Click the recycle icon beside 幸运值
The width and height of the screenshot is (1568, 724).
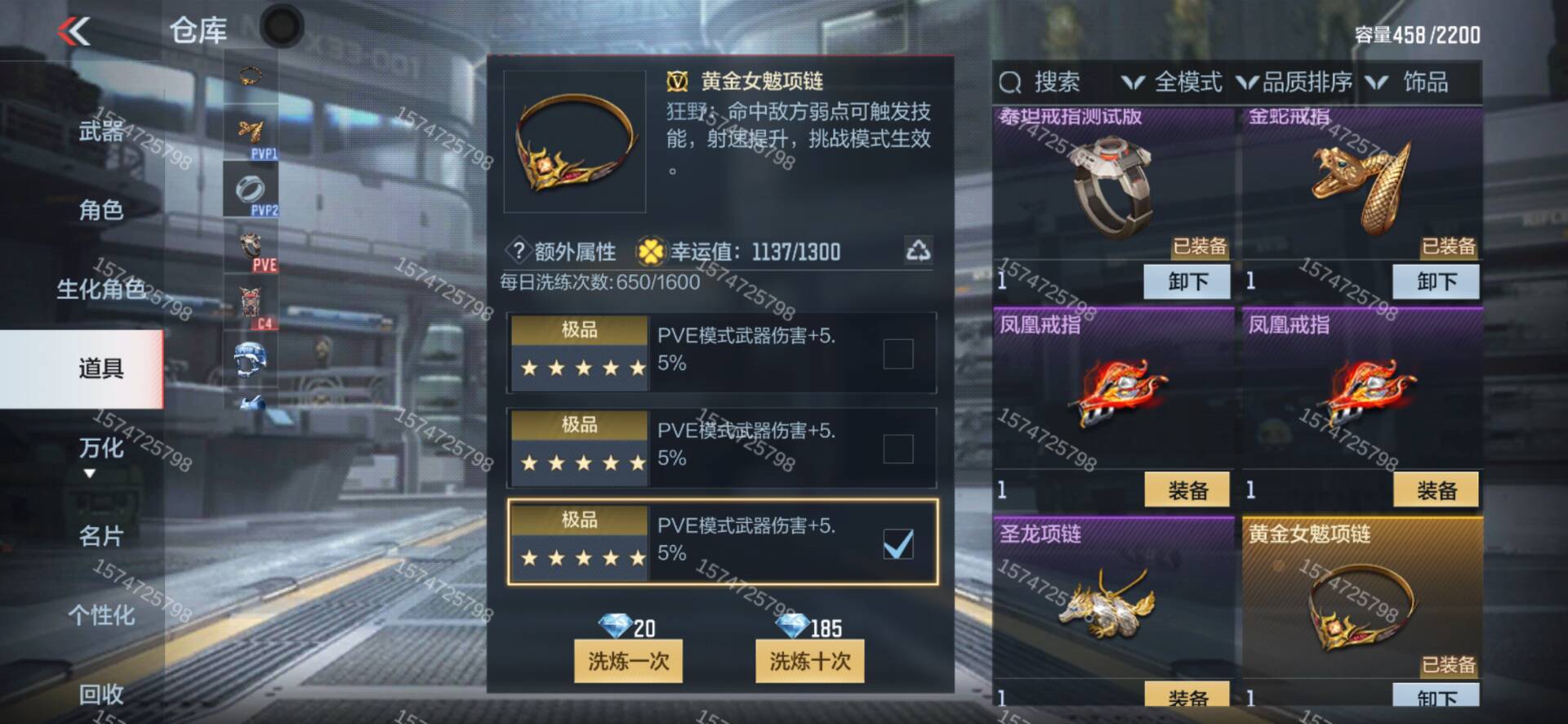[x=918, y=250]
